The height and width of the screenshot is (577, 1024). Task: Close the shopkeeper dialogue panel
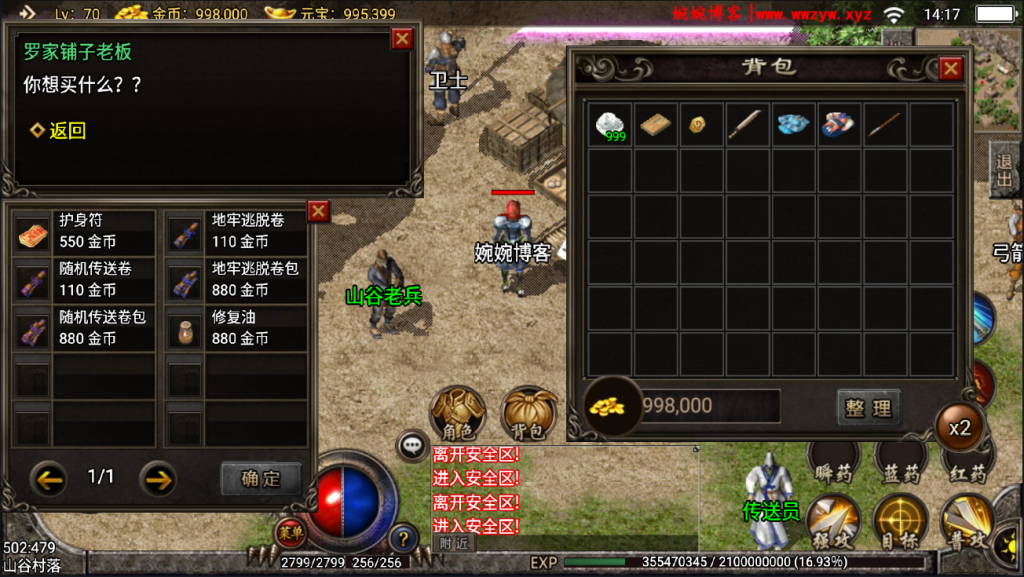point(402,38)
